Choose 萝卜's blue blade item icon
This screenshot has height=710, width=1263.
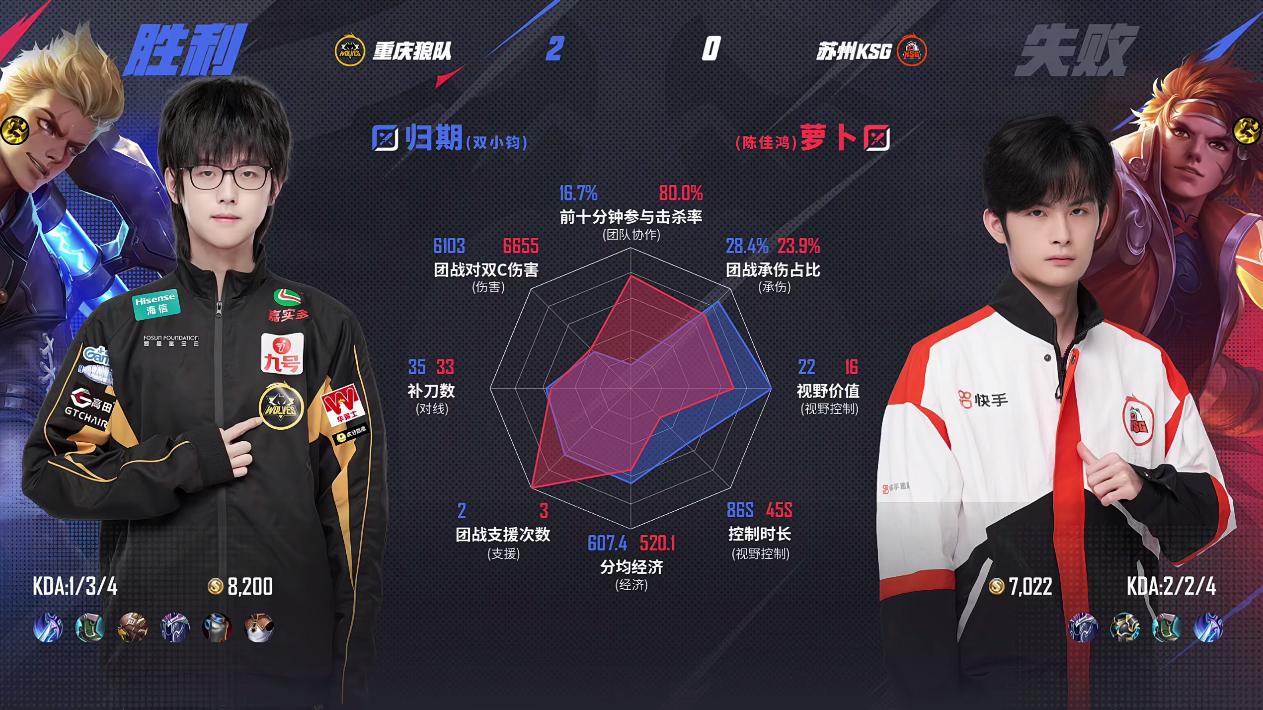(1207, 627)
